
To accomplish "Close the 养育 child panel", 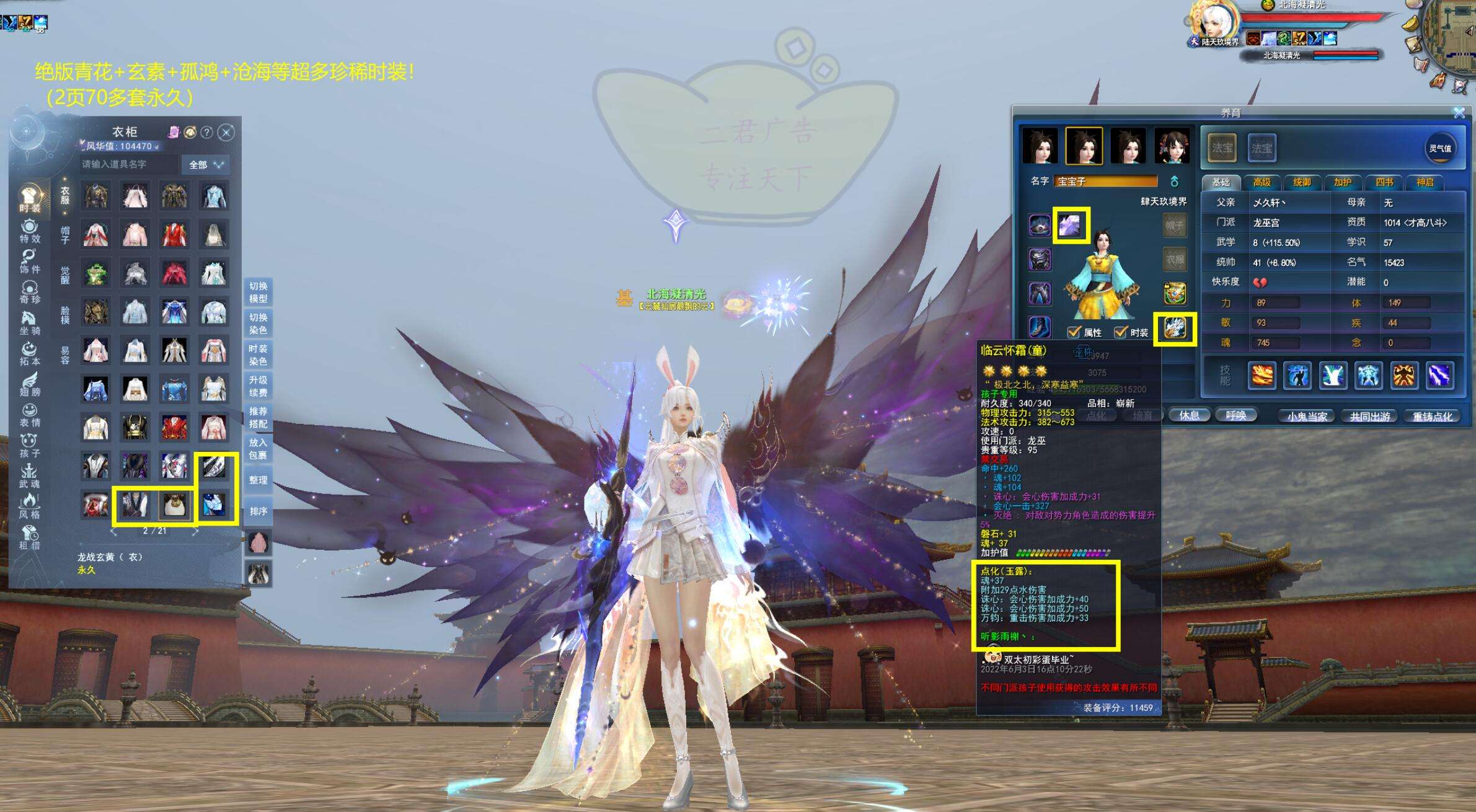I will click(1459, 113).
